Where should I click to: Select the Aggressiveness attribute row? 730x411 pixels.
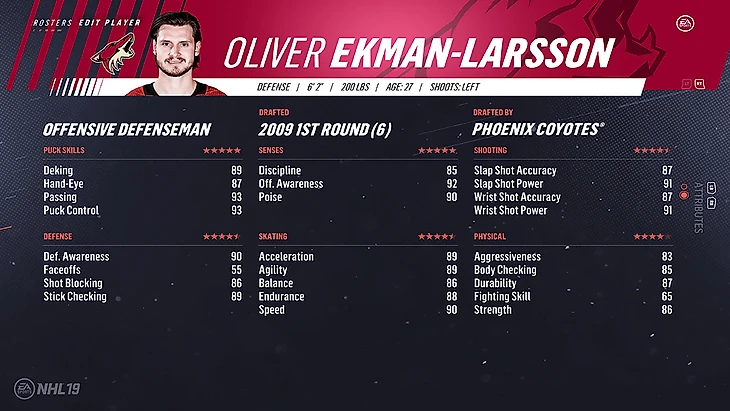coord(572,257)
